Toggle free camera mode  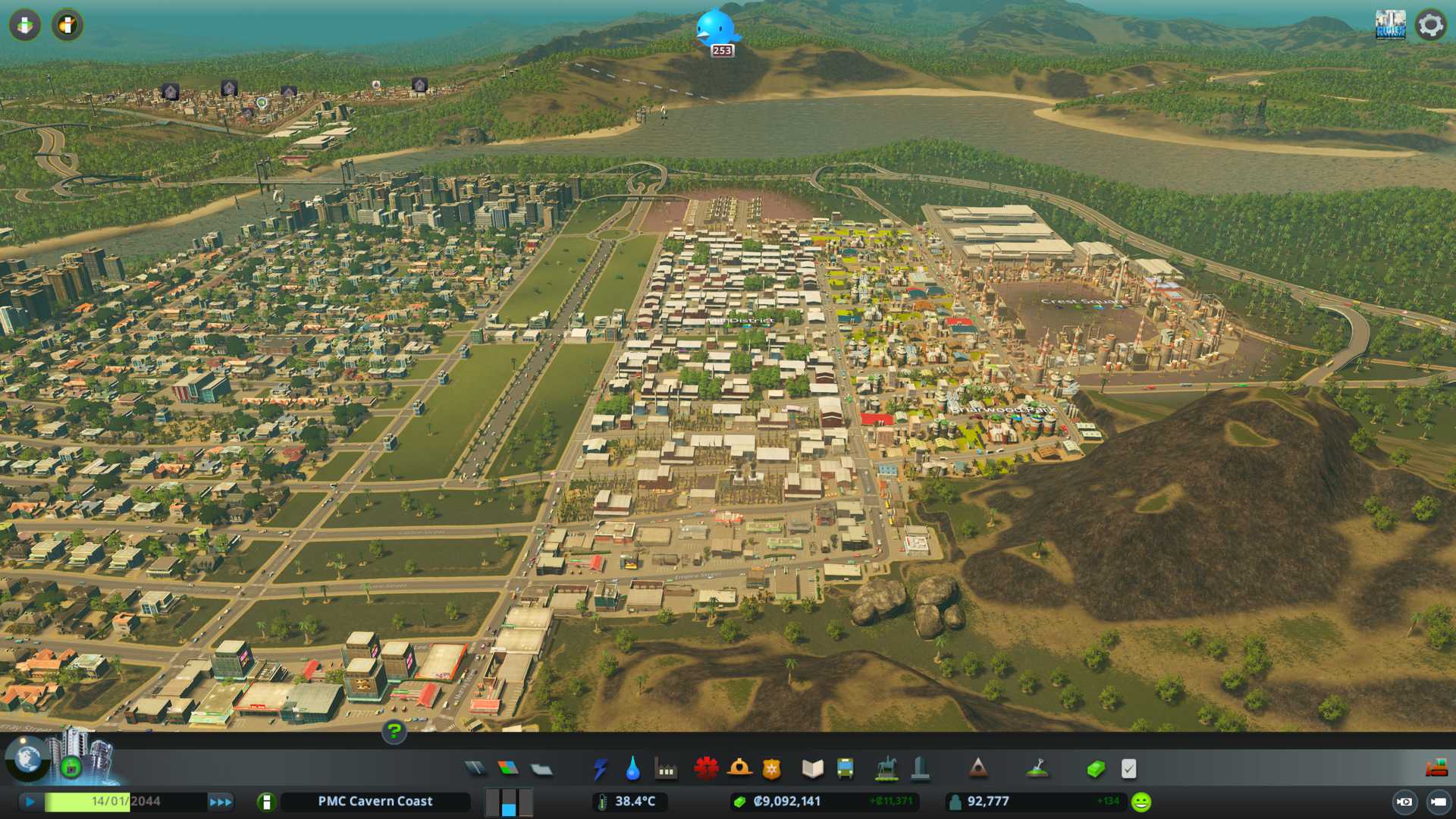pos(1439,802)
